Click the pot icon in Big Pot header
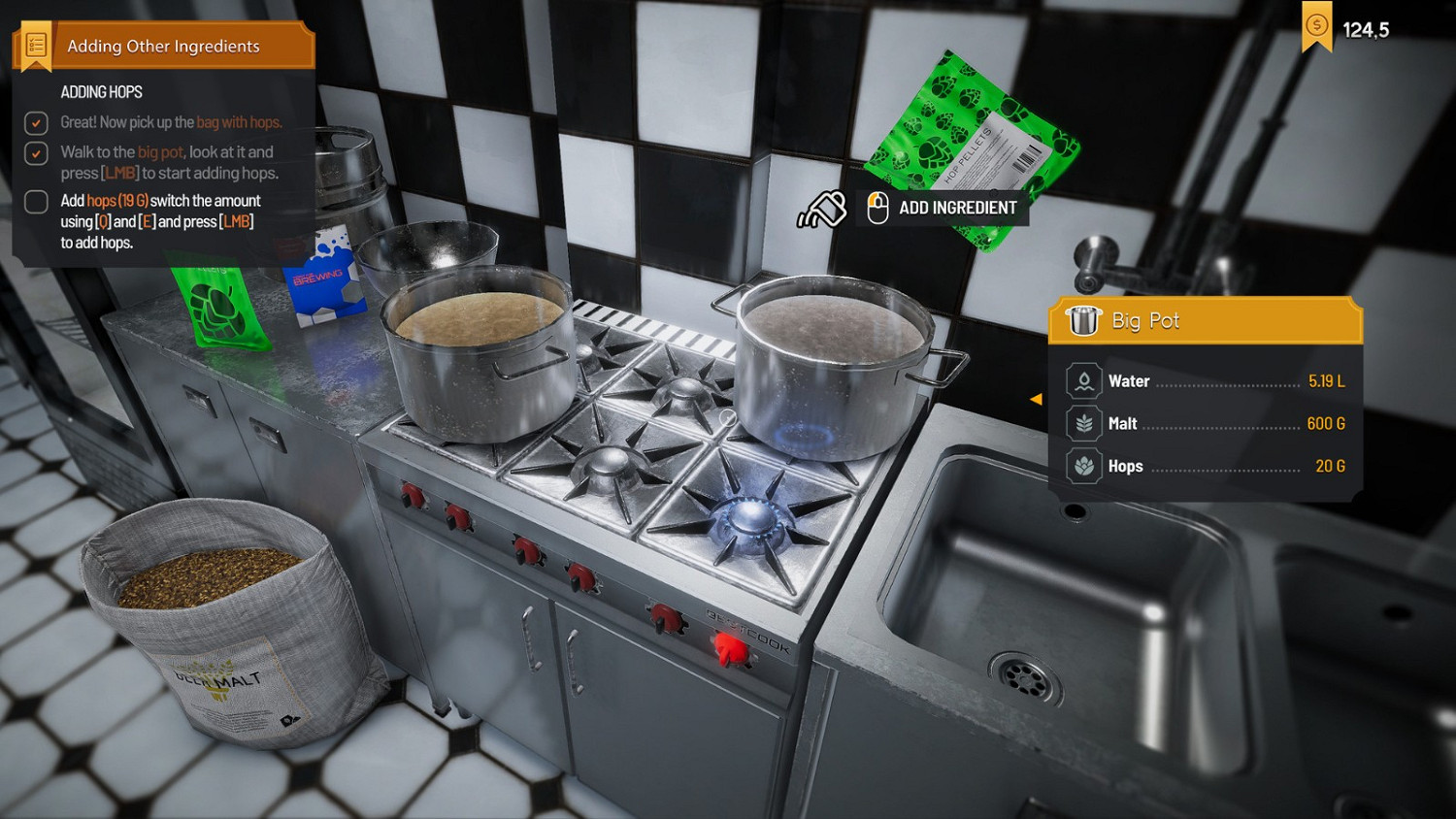 1084,320
